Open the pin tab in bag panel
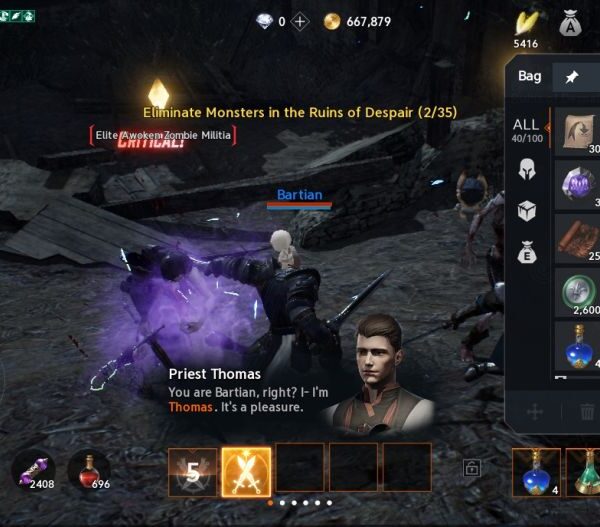 click(572, 77)
